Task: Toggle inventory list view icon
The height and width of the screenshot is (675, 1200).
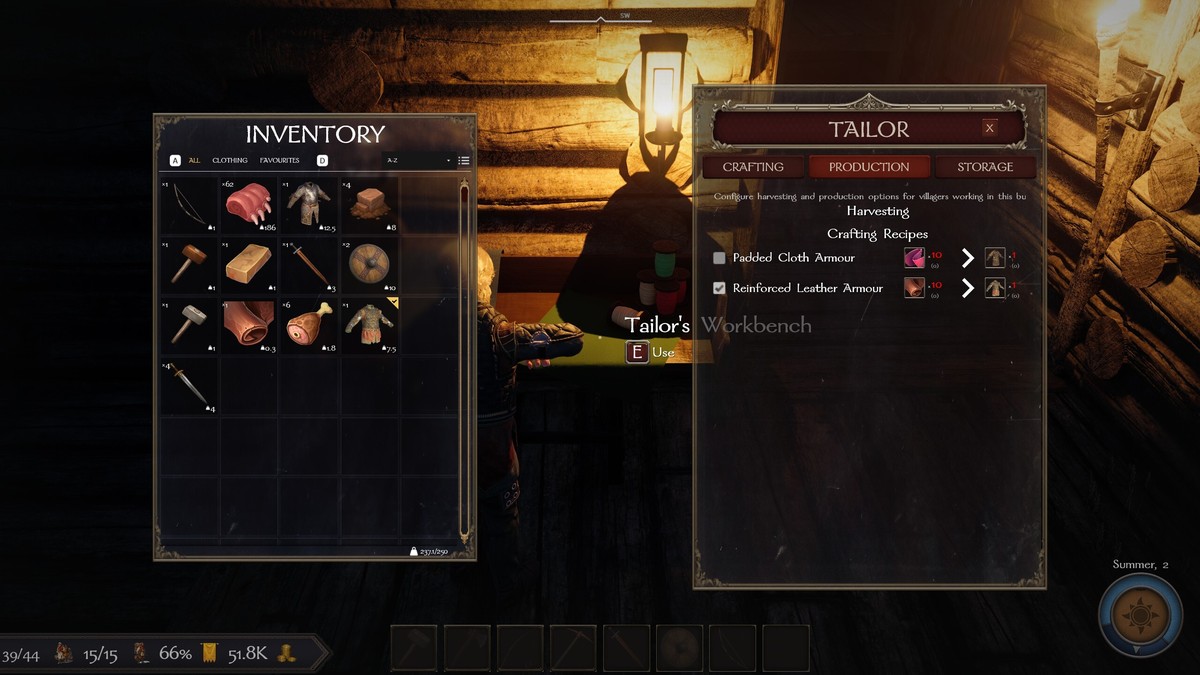Action: (x=464, y=160)
